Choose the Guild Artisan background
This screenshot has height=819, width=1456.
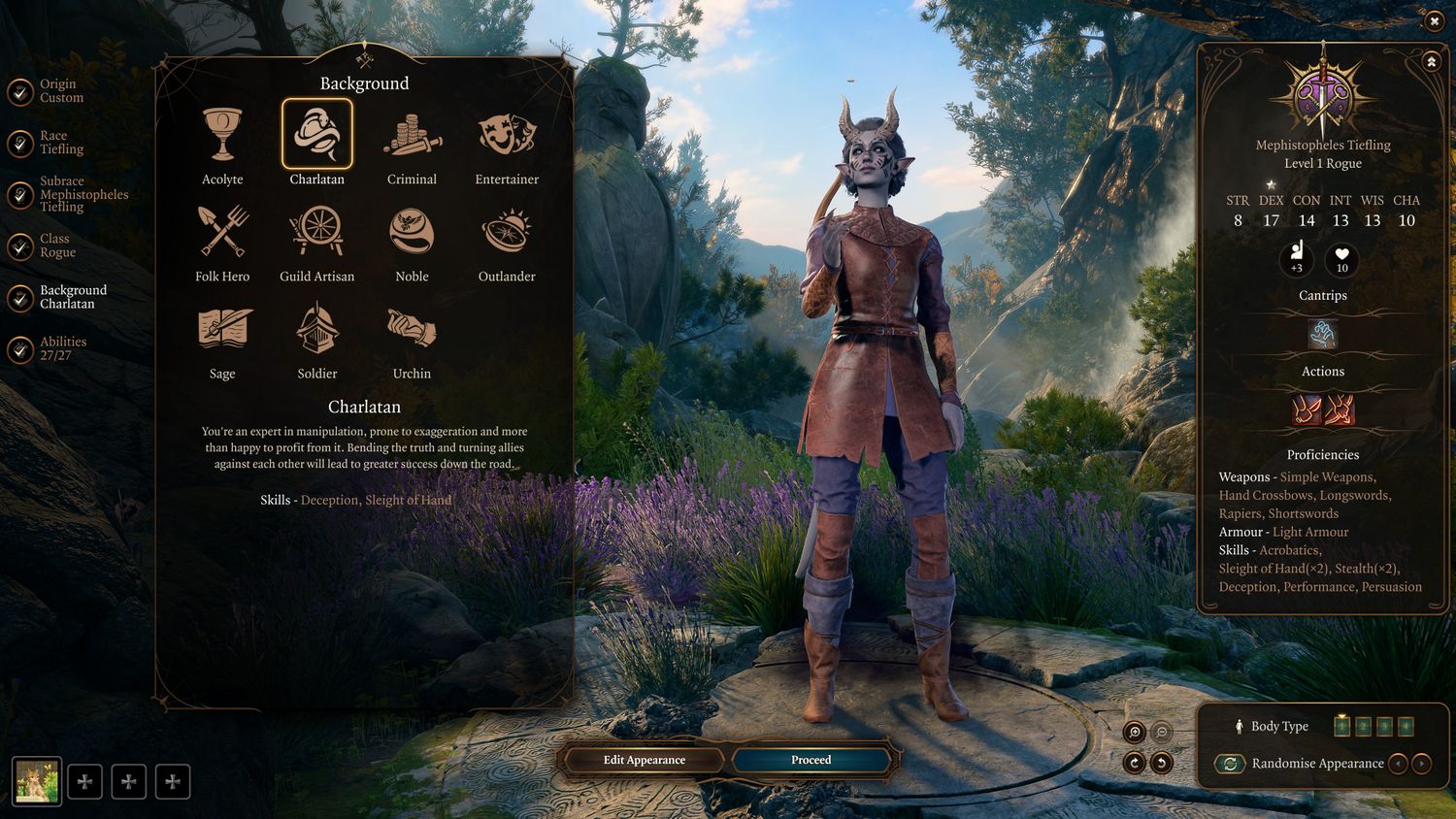(316, 233)
